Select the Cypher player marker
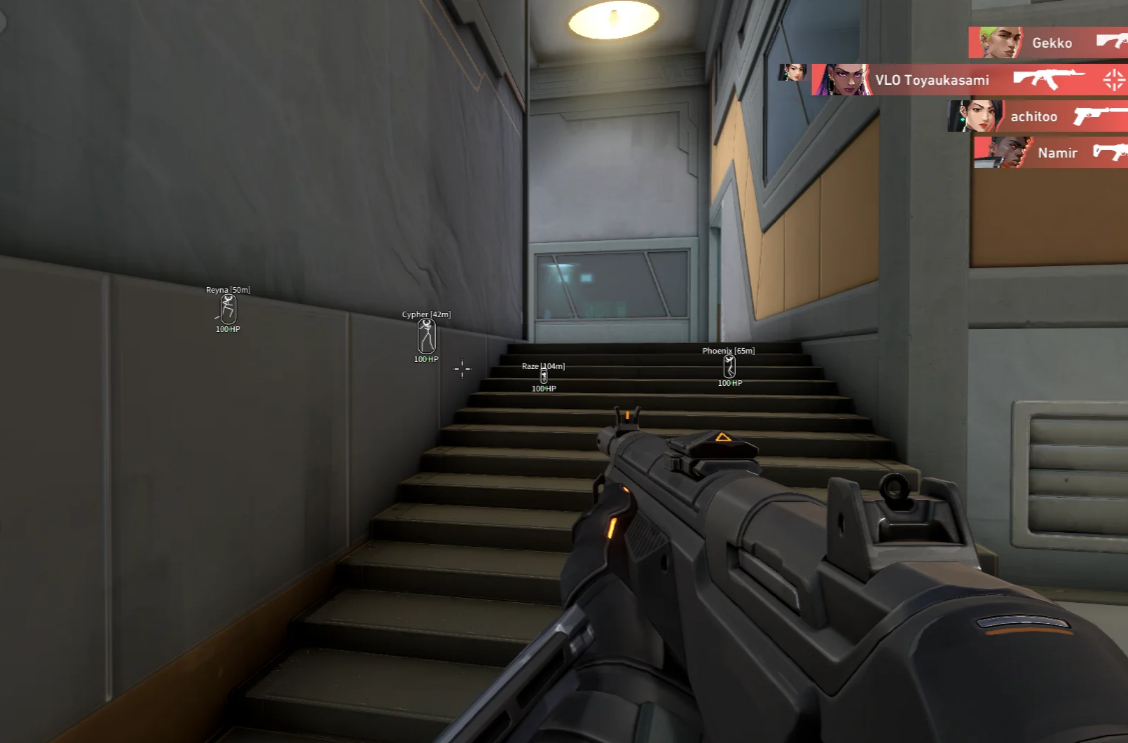The width and height of the screenshot is (1128, 743). point(426,335)
